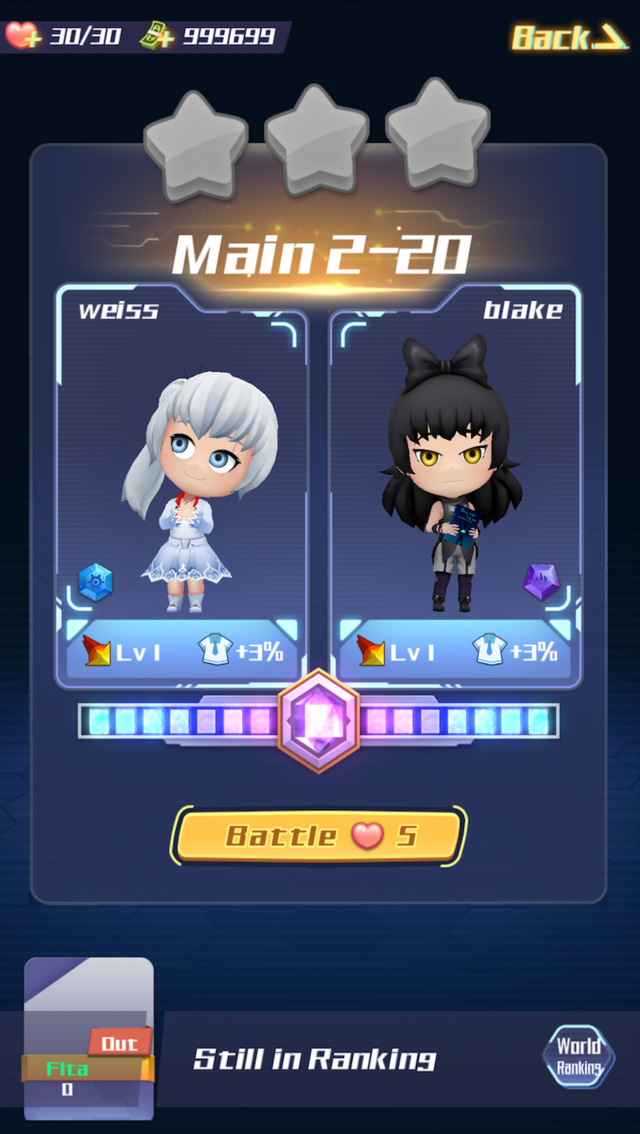Tap the purple gem on blake card
Viewport: 640px width, 1134px height.
click(x=541, y=581)
